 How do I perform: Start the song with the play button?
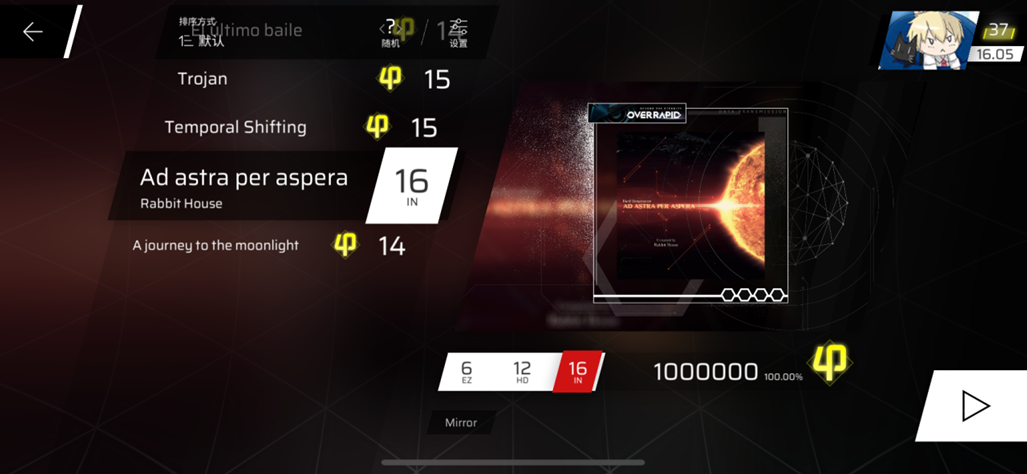(974, 406)
